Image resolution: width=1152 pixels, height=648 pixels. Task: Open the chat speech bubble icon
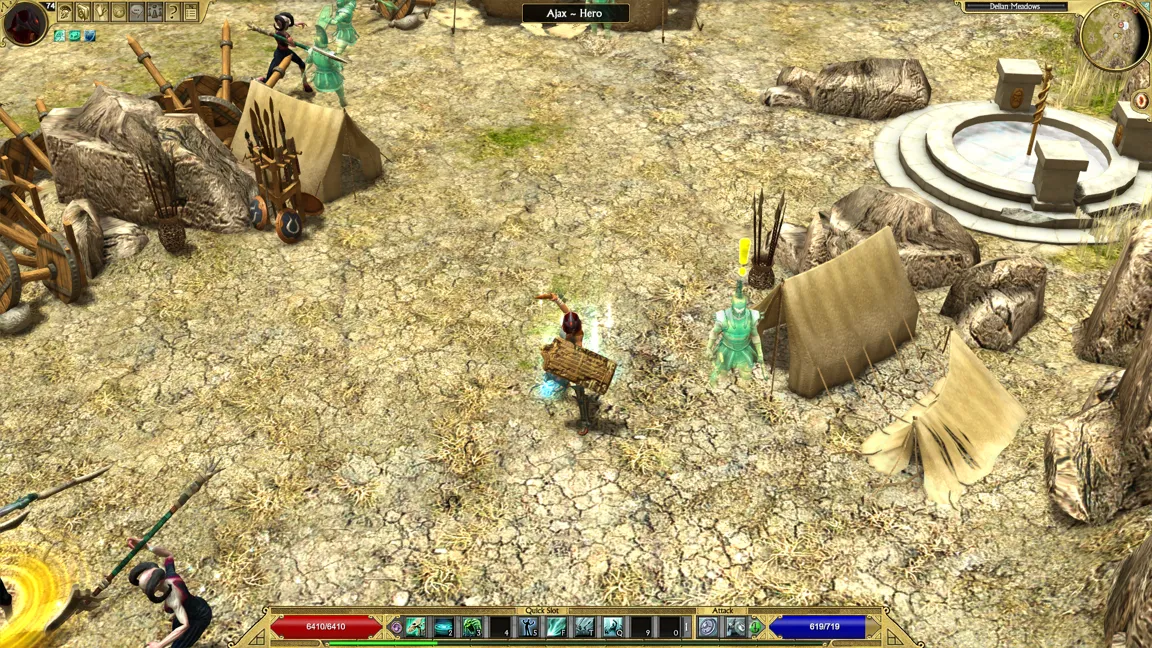pos(137,13)
